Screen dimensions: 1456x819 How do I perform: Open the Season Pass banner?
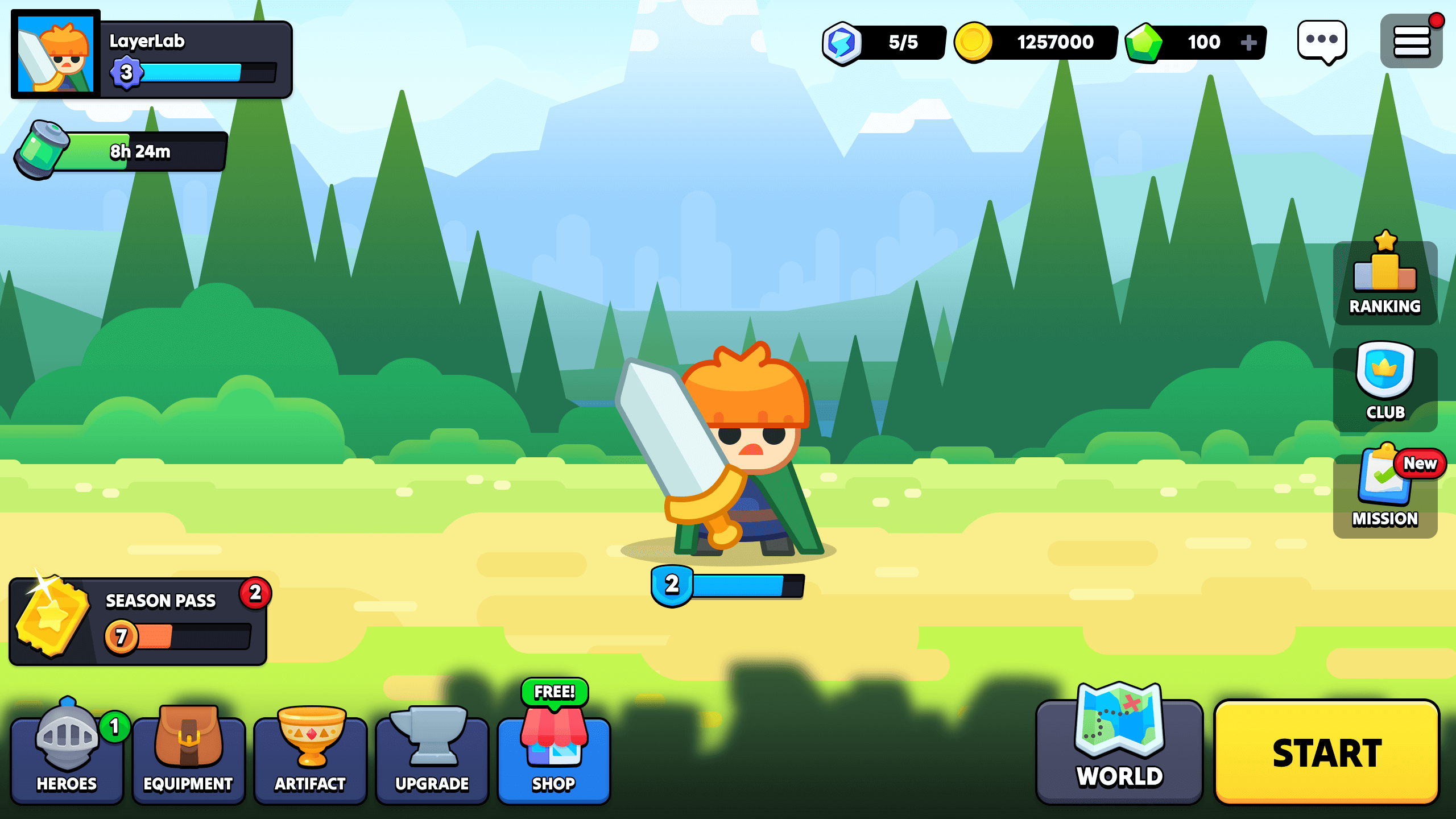pos(139,620)
